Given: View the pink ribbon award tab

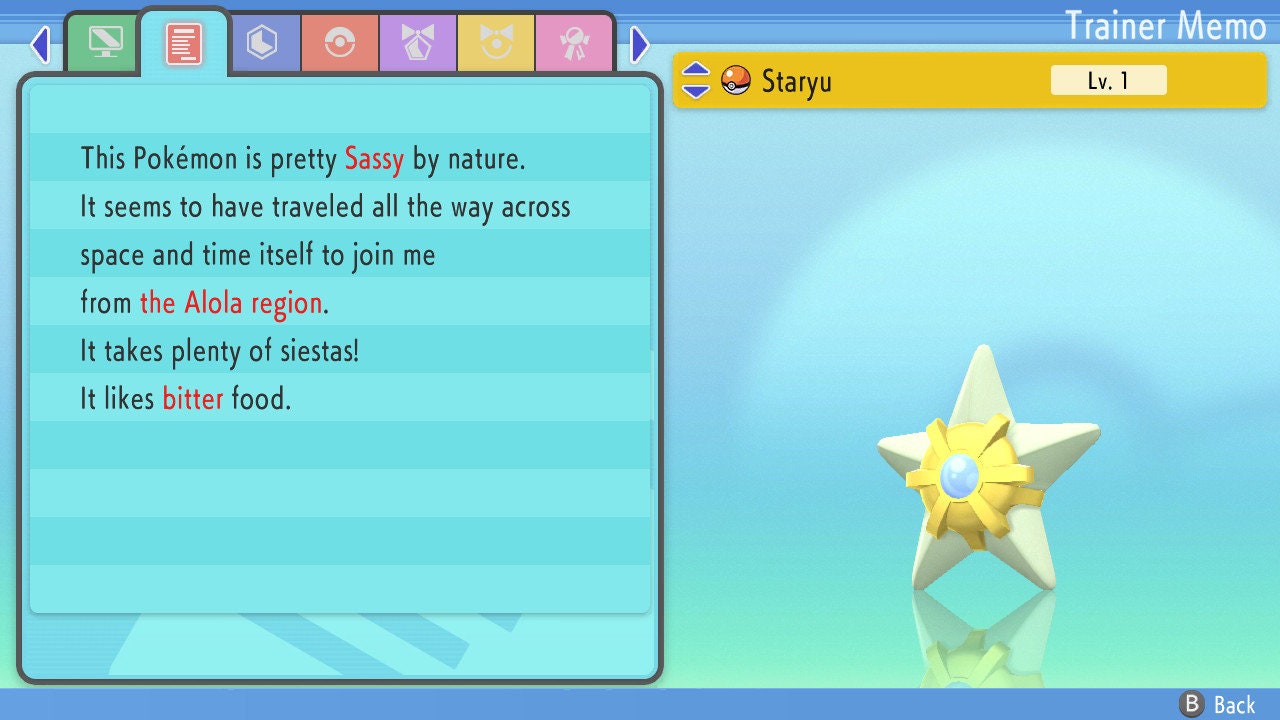Looking at the screenshot, I should [x=573, y=43].
